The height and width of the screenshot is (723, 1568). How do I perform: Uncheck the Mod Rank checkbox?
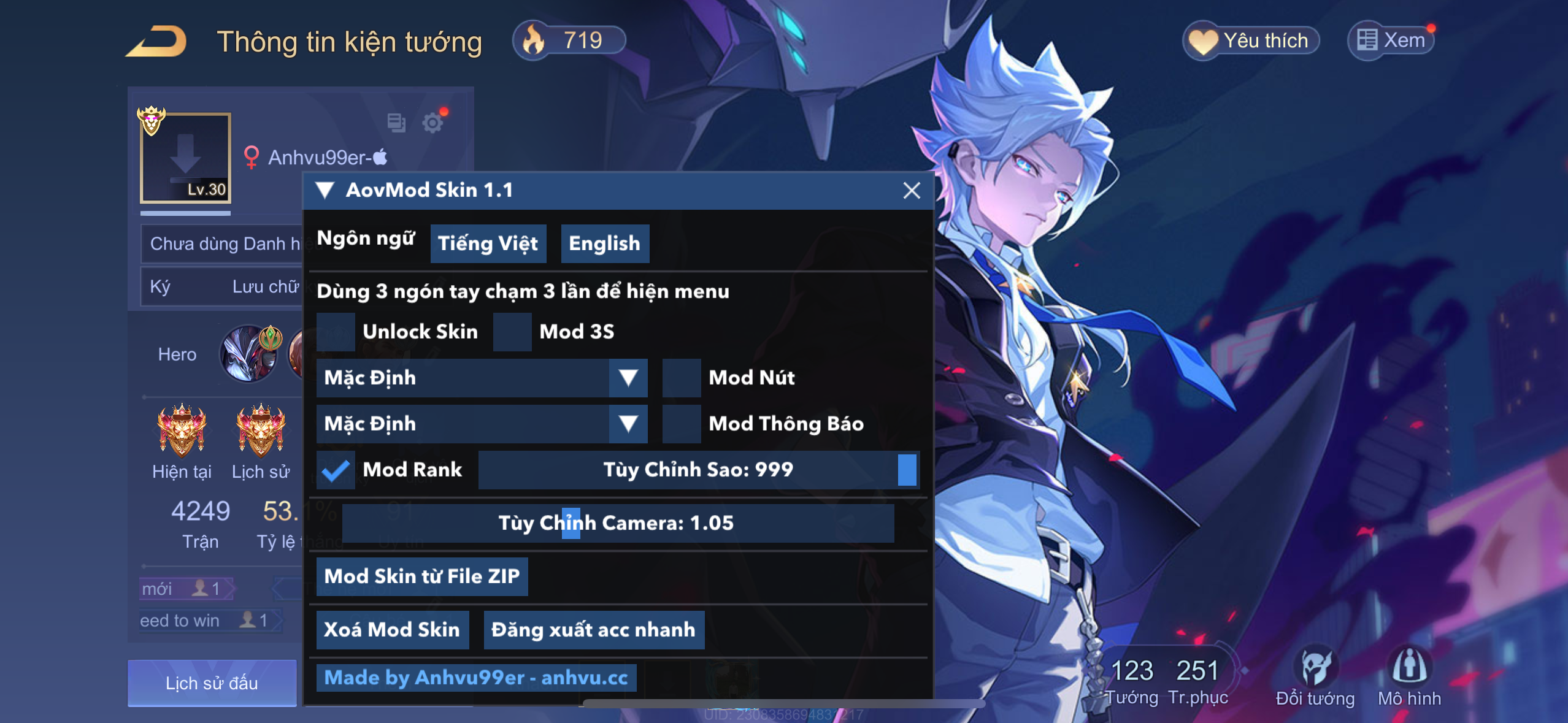[x=334, y=470]
